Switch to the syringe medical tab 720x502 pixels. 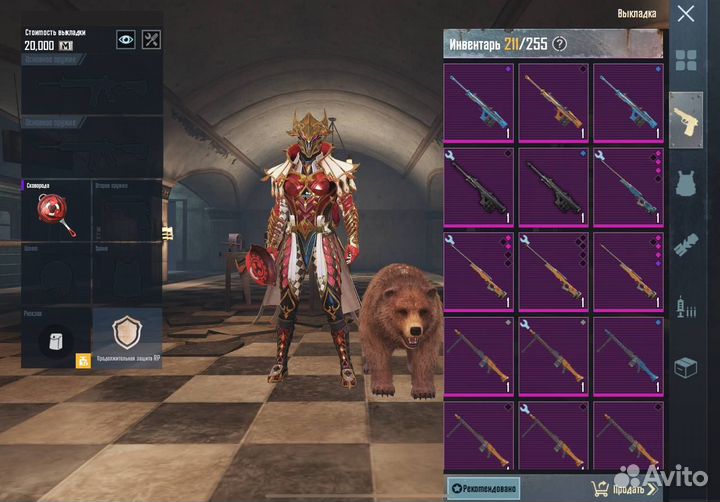pos(686,305)
